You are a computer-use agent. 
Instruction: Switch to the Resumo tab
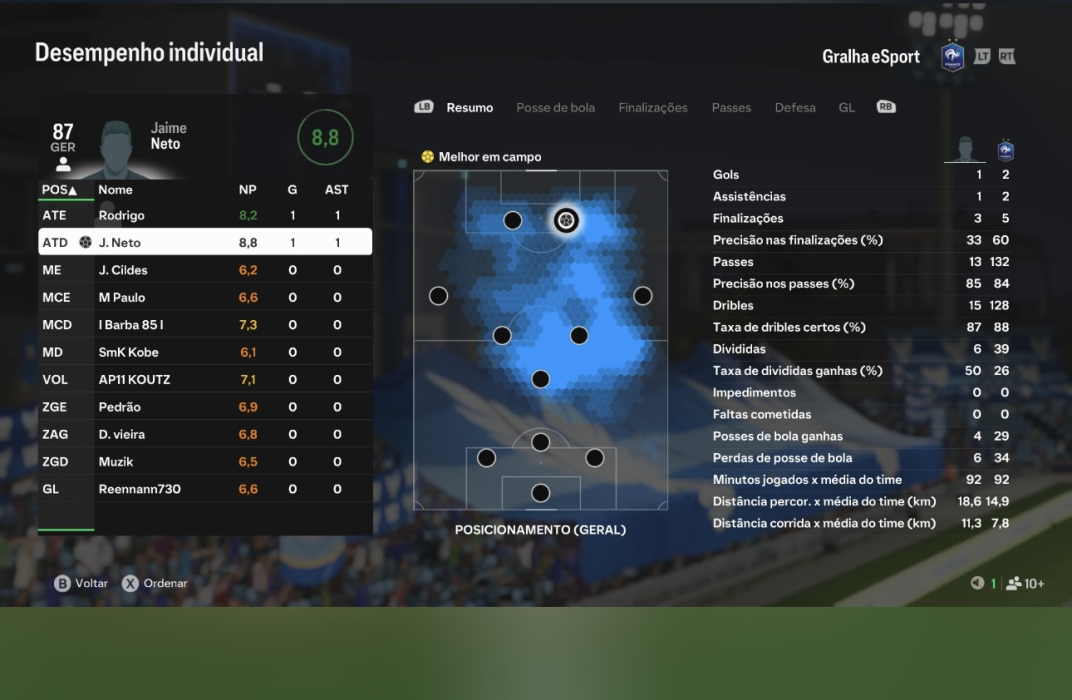469,108
